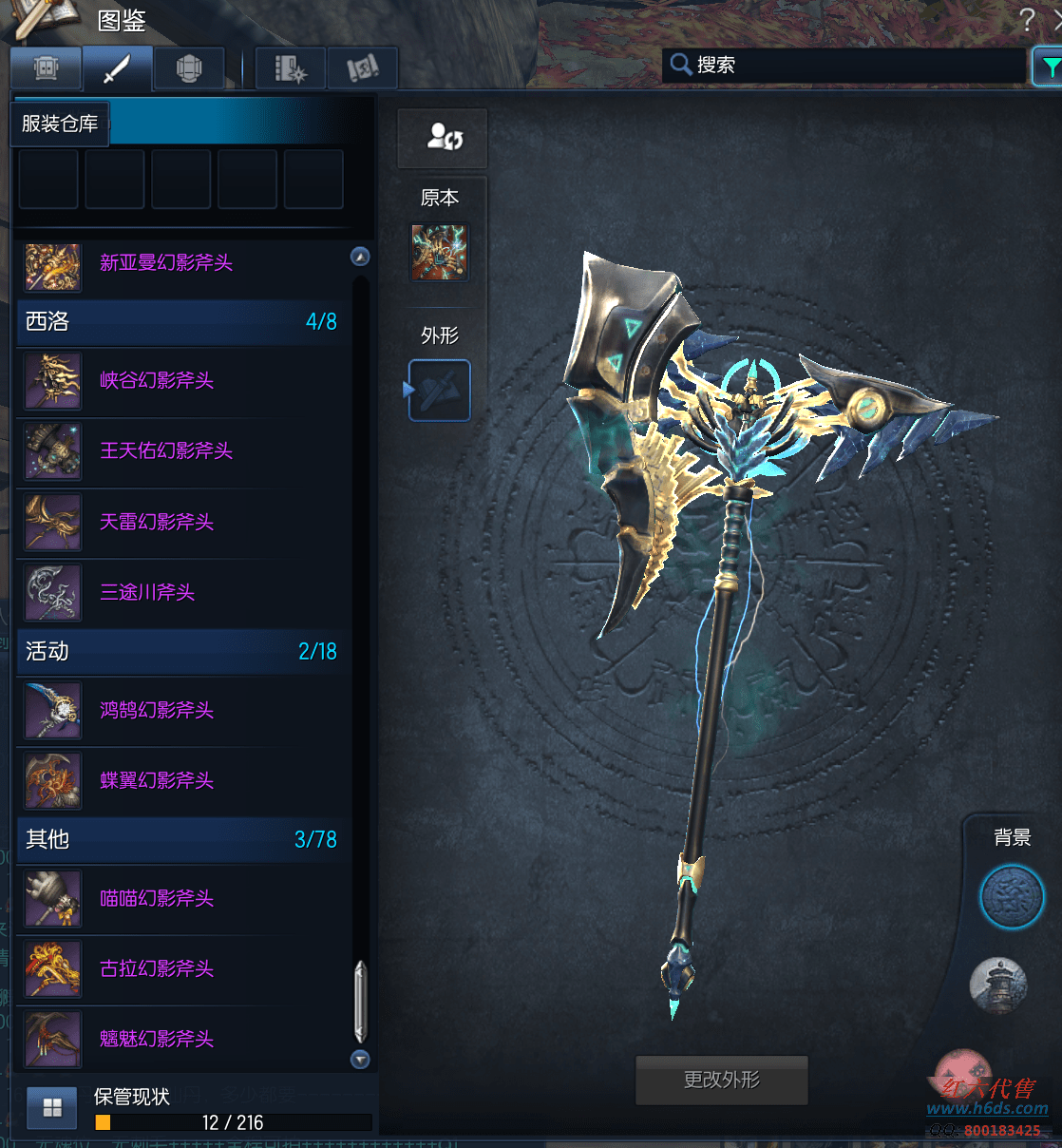Choose the 魑魅幻影斧头 row
The width and height of the screenshot is (1062, 1148).
tap(156, 1039)
